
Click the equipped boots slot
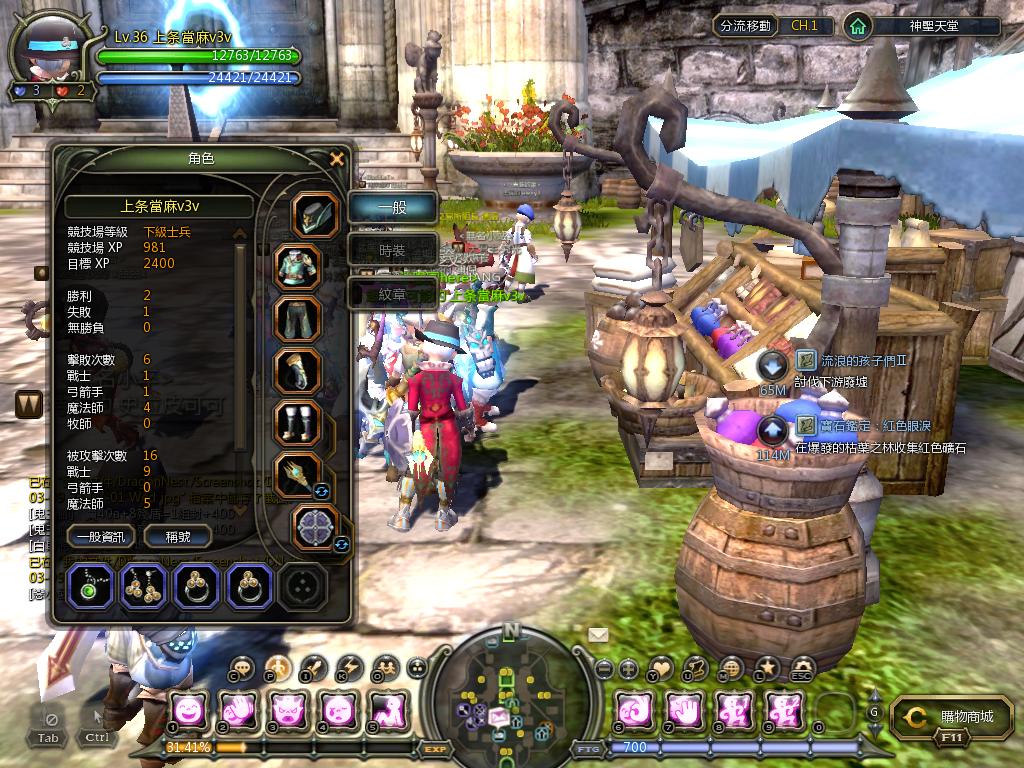pyautogui.click(x=298, y=423)
